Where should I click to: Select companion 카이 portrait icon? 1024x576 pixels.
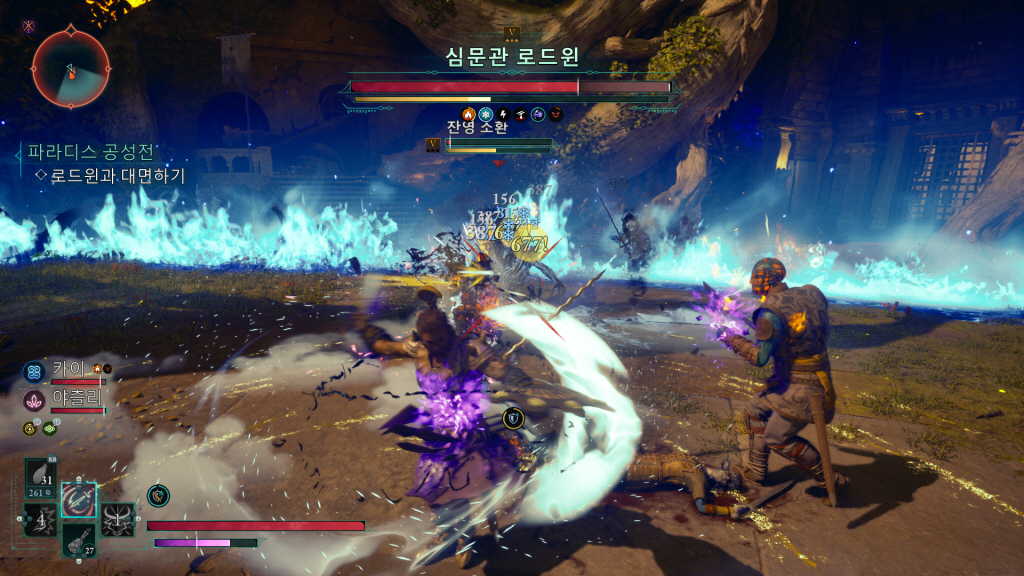[33, 372]
